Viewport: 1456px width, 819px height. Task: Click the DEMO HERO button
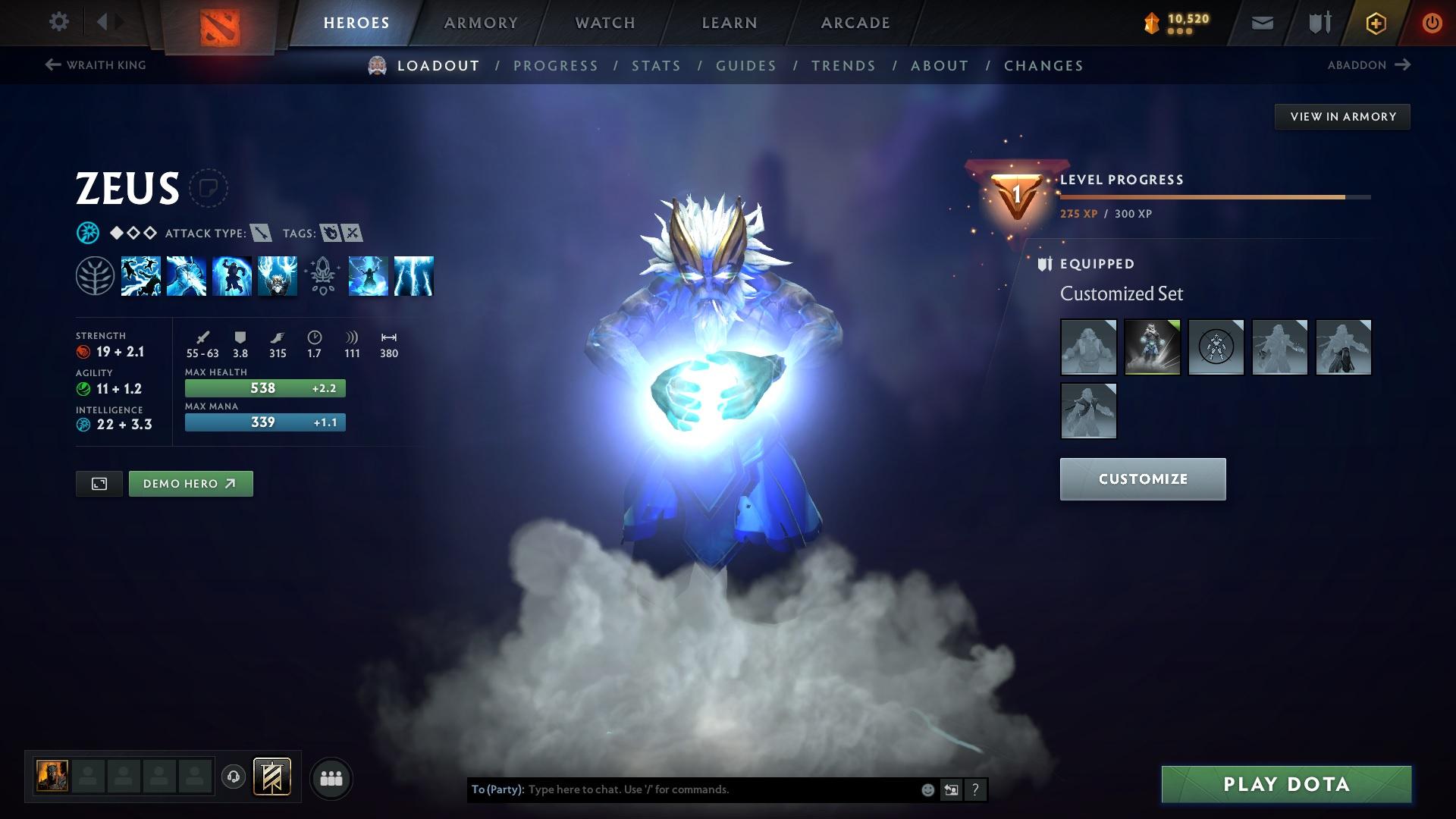coord(190,483)
